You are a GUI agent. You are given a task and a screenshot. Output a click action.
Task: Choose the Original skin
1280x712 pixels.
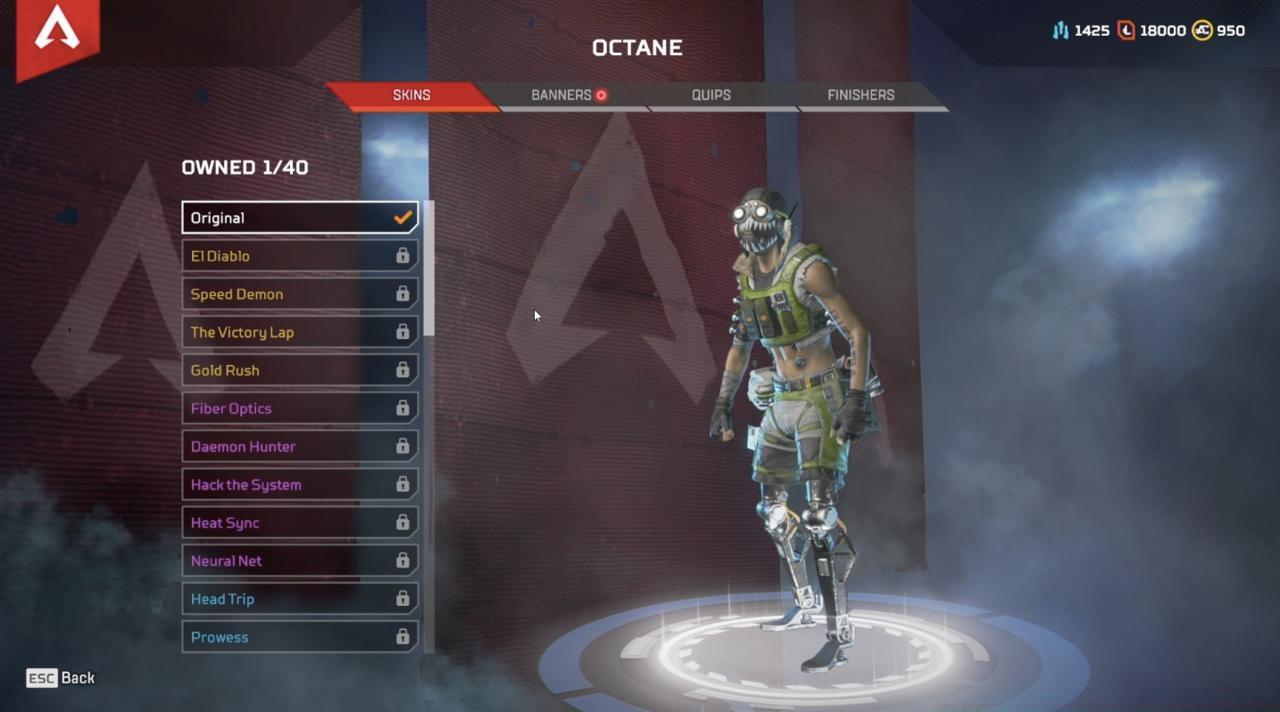tap(299, 218)
